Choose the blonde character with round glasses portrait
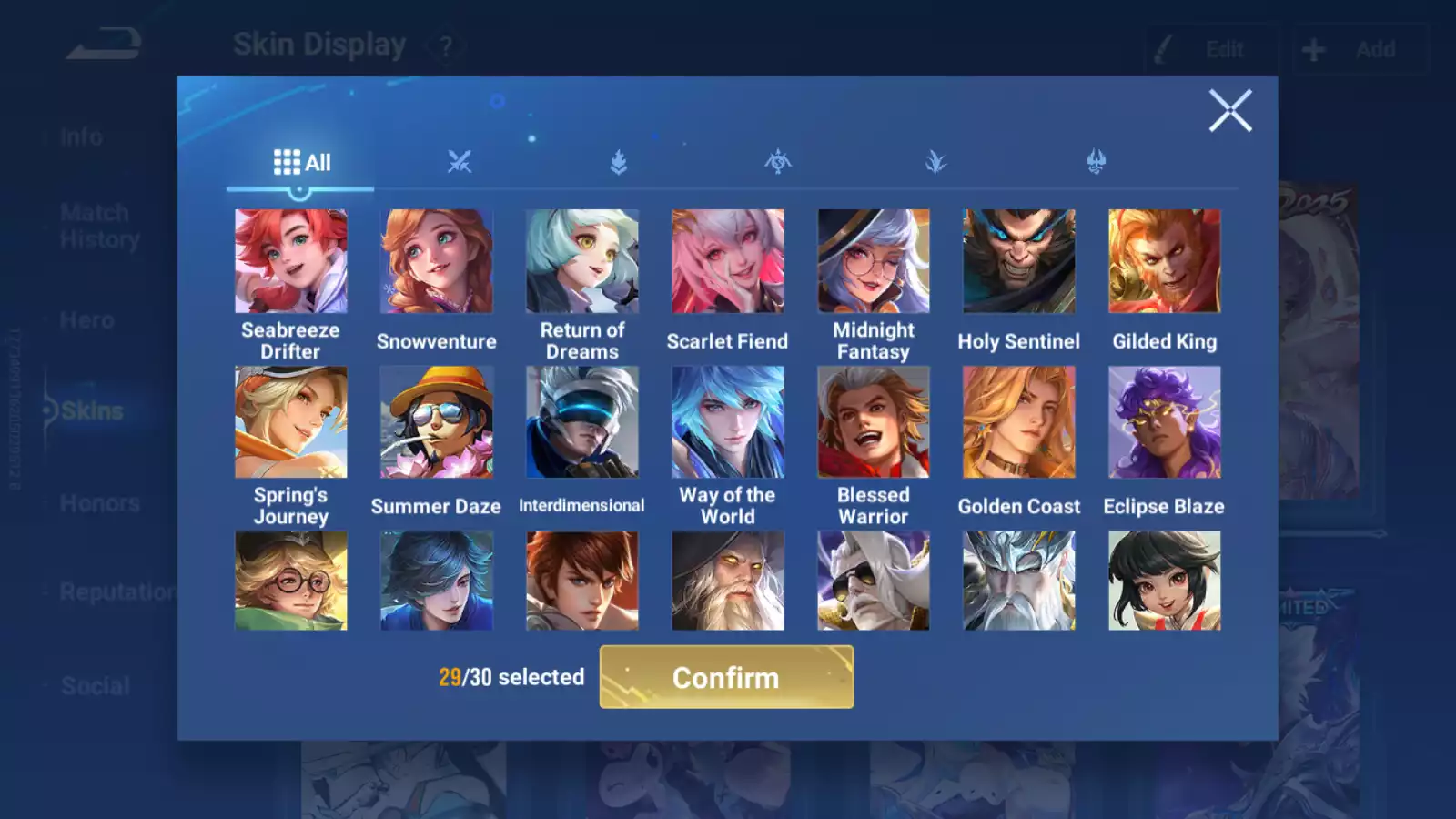 [x=290, y=581]
